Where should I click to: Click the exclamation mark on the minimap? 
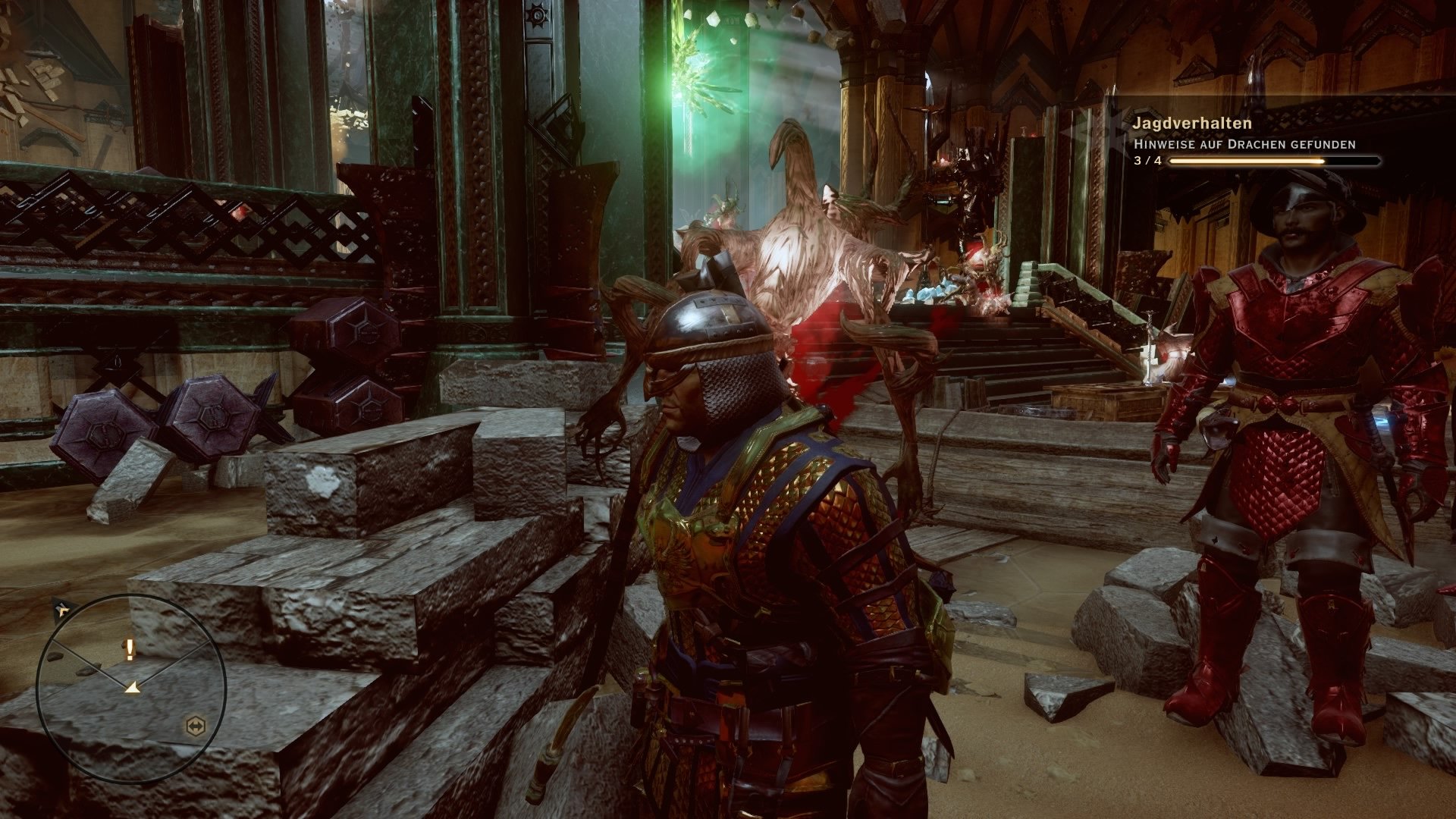point(129,648)
